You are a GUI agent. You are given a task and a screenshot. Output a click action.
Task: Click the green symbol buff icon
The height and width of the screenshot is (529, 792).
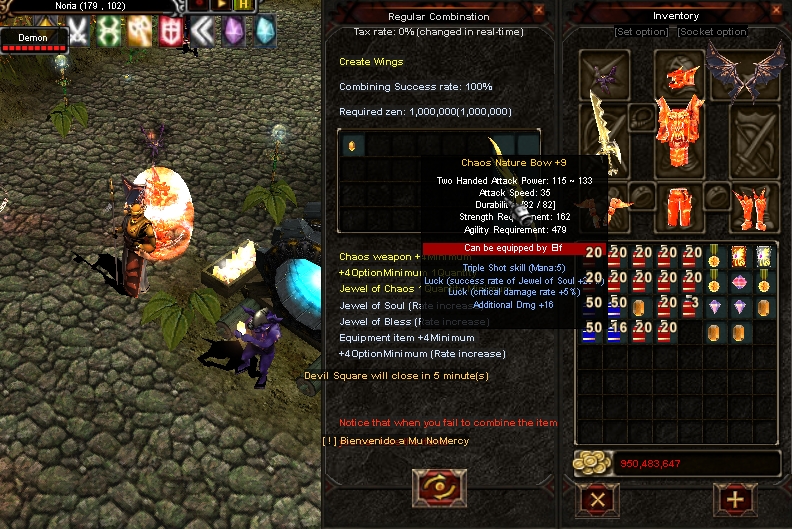107,32
